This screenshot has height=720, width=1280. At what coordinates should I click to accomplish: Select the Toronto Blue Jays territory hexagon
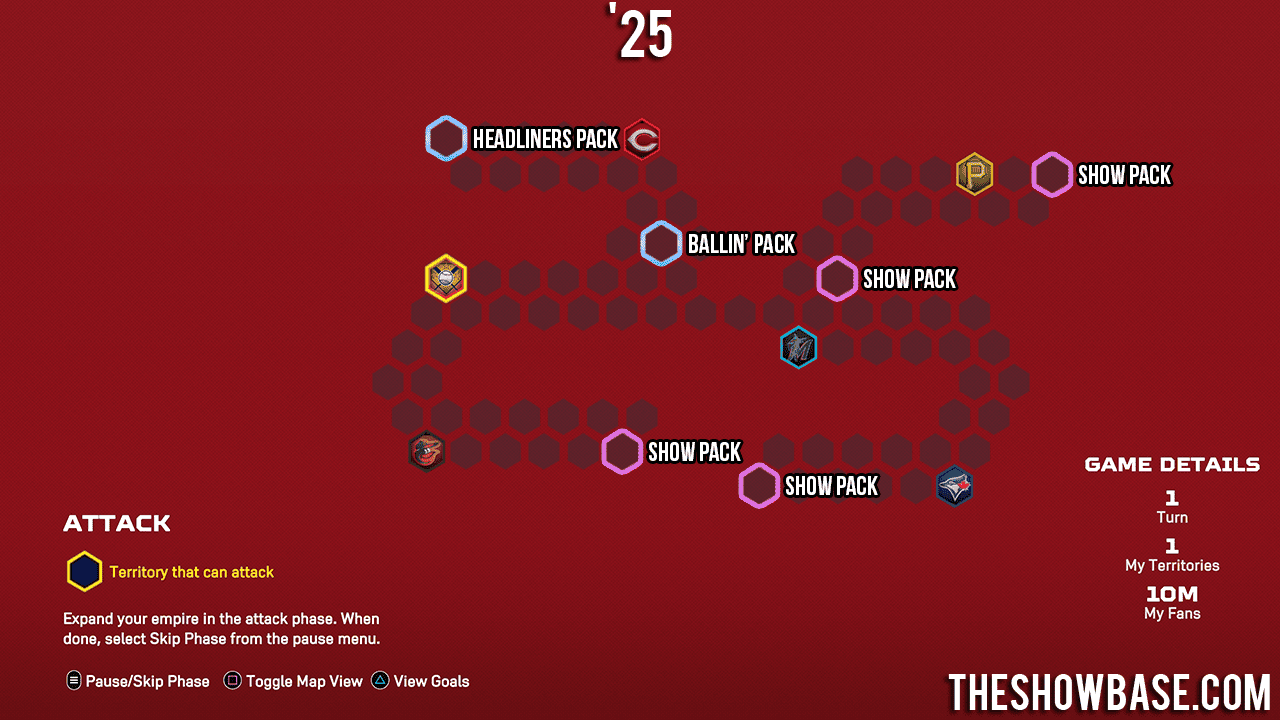pos(955,487)
